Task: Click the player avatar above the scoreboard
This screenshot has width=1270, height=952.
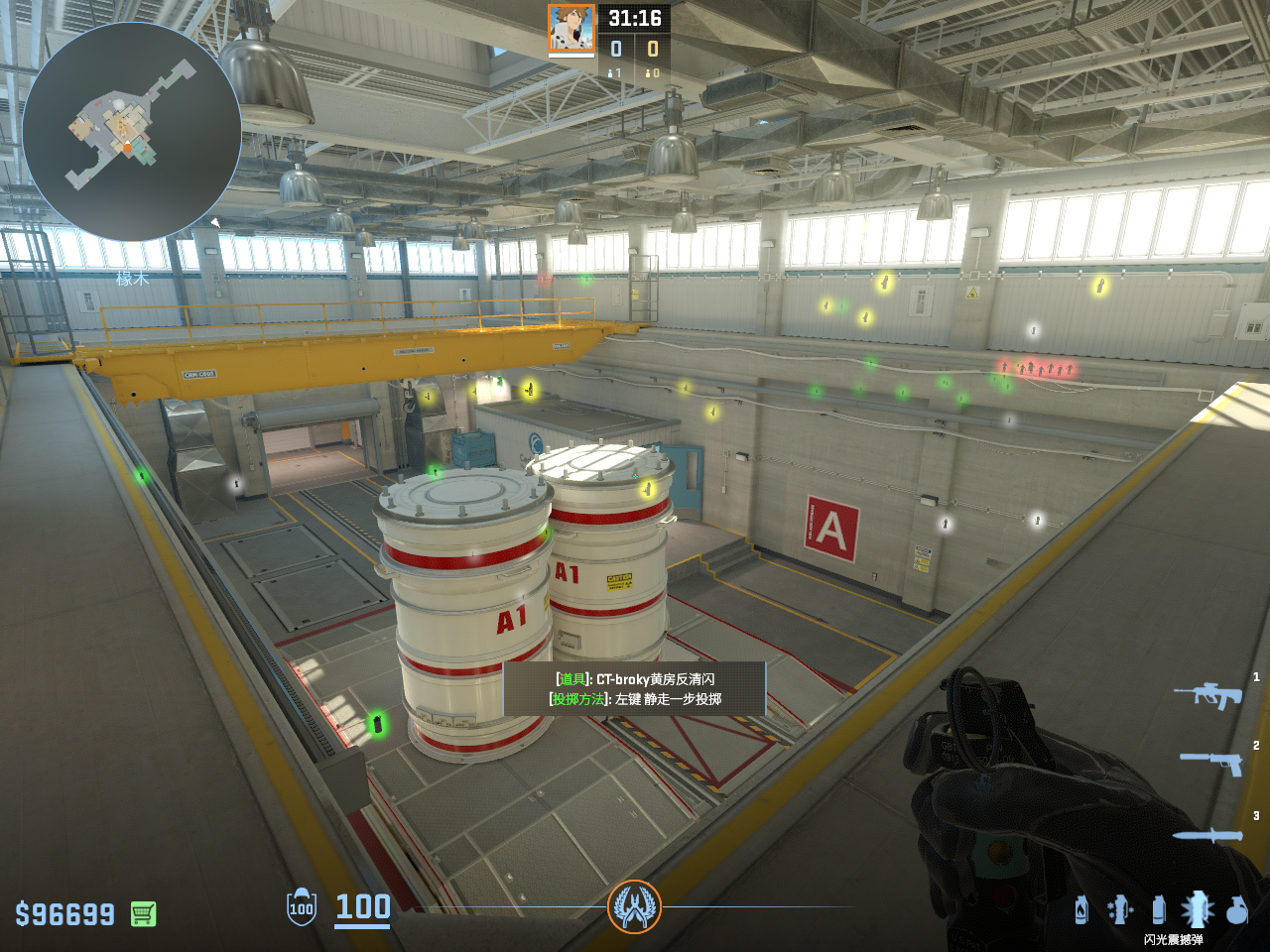Action: pos(571,29)
